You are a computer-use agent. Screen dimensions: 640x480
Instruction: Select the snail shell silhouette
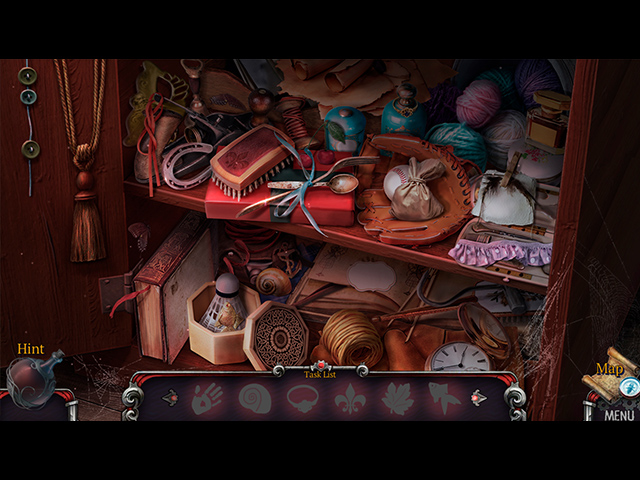point(255,398)
